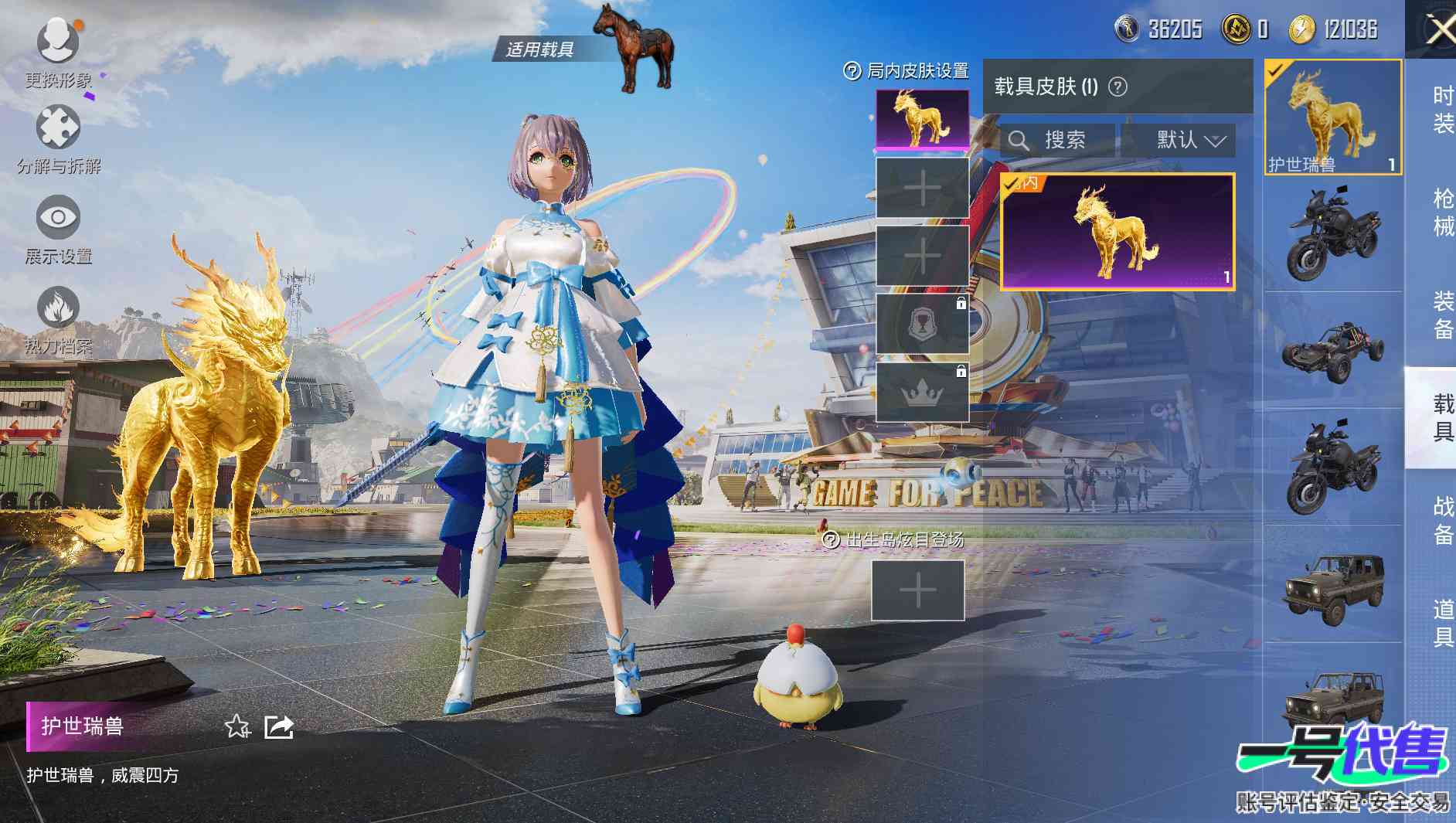Select the 载具 vehicle tab

1442,417
